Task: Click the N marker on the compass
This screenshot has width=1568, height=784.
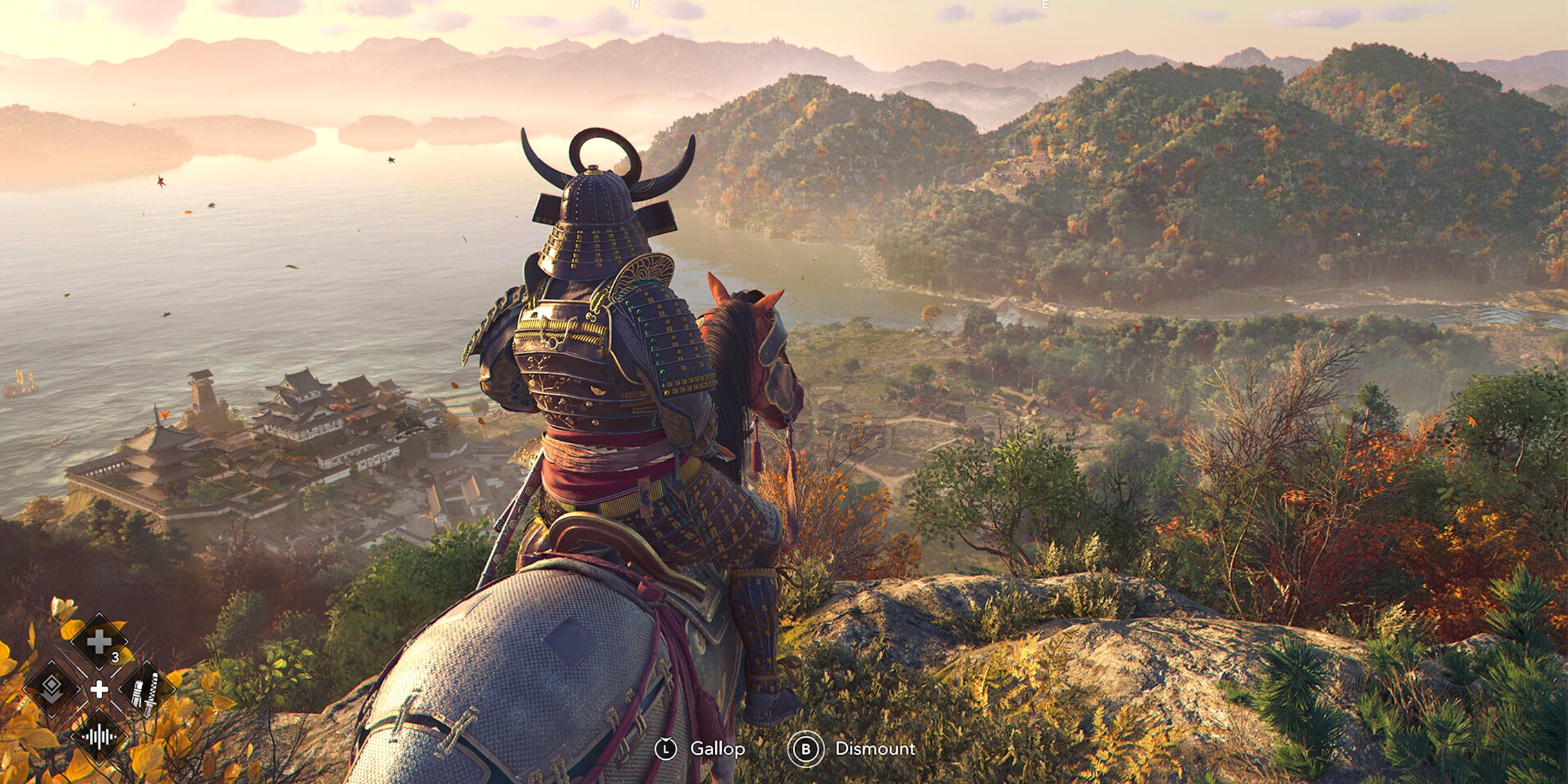Action: tap(634, 6)
